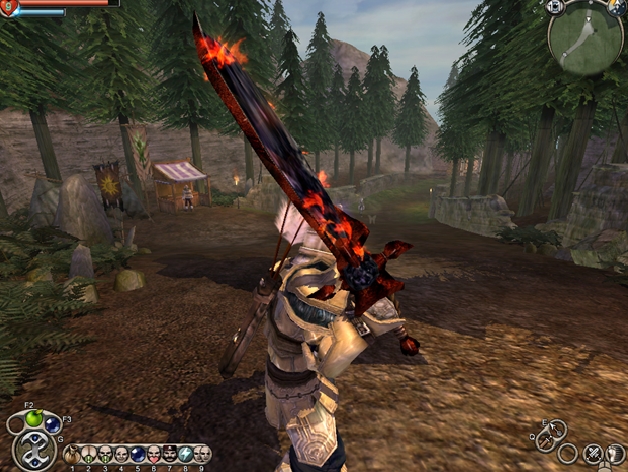This screenshot has height=472, width=628.
Task: Select the green apple quick item
Action: point(35,420)
